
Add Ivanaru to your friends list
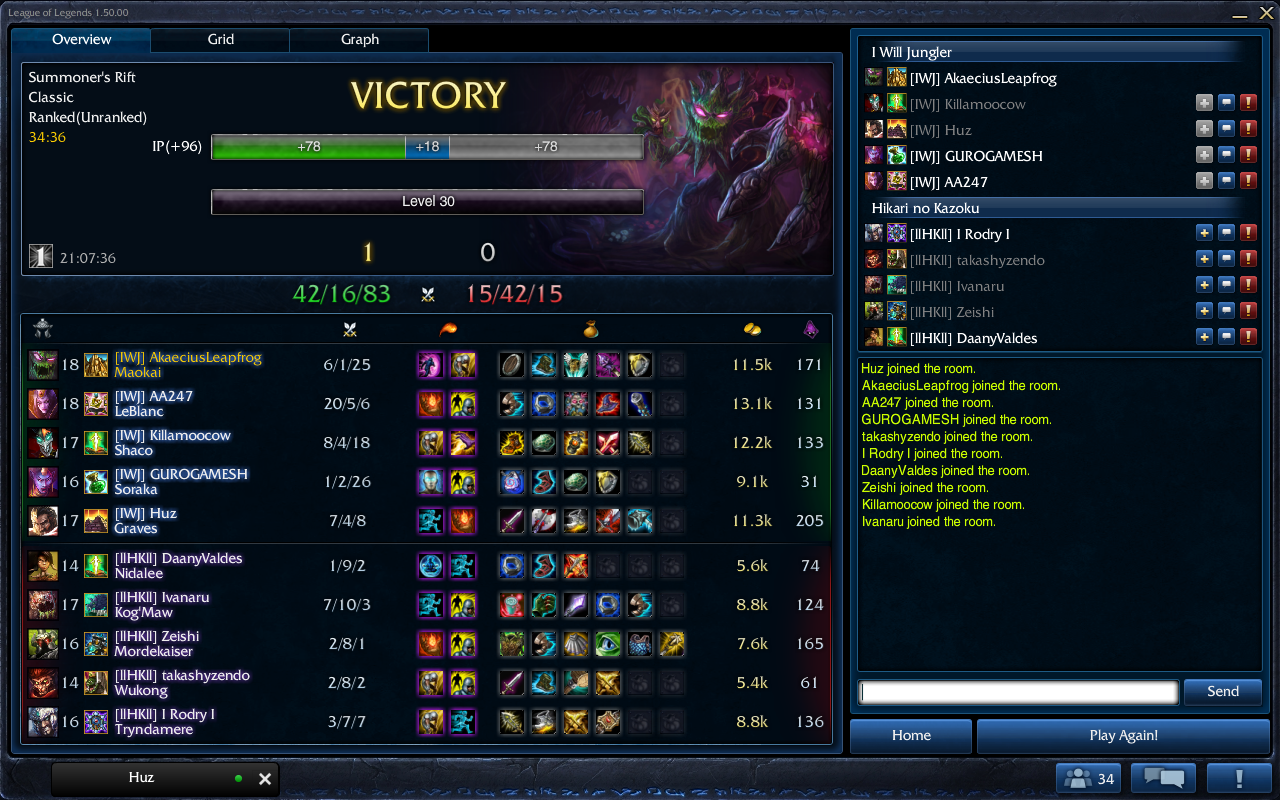[1204, 284]
